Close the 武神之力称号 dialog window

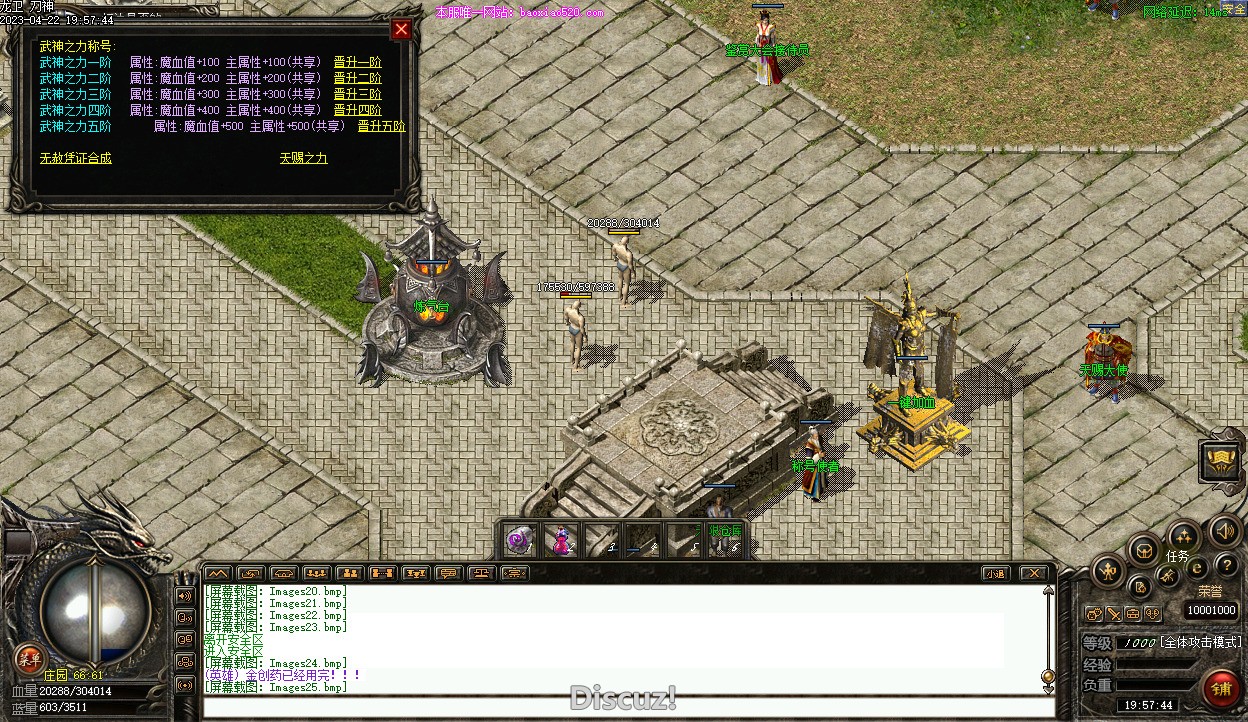401,29
